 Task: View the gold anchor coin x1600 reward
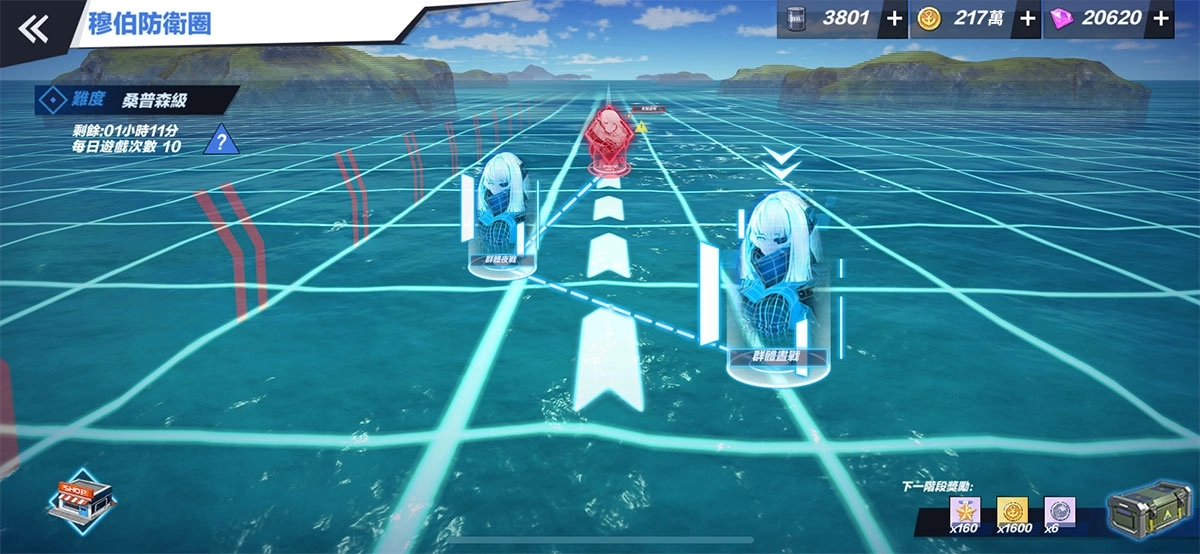pyautogui.click(x=1012, y=511)
